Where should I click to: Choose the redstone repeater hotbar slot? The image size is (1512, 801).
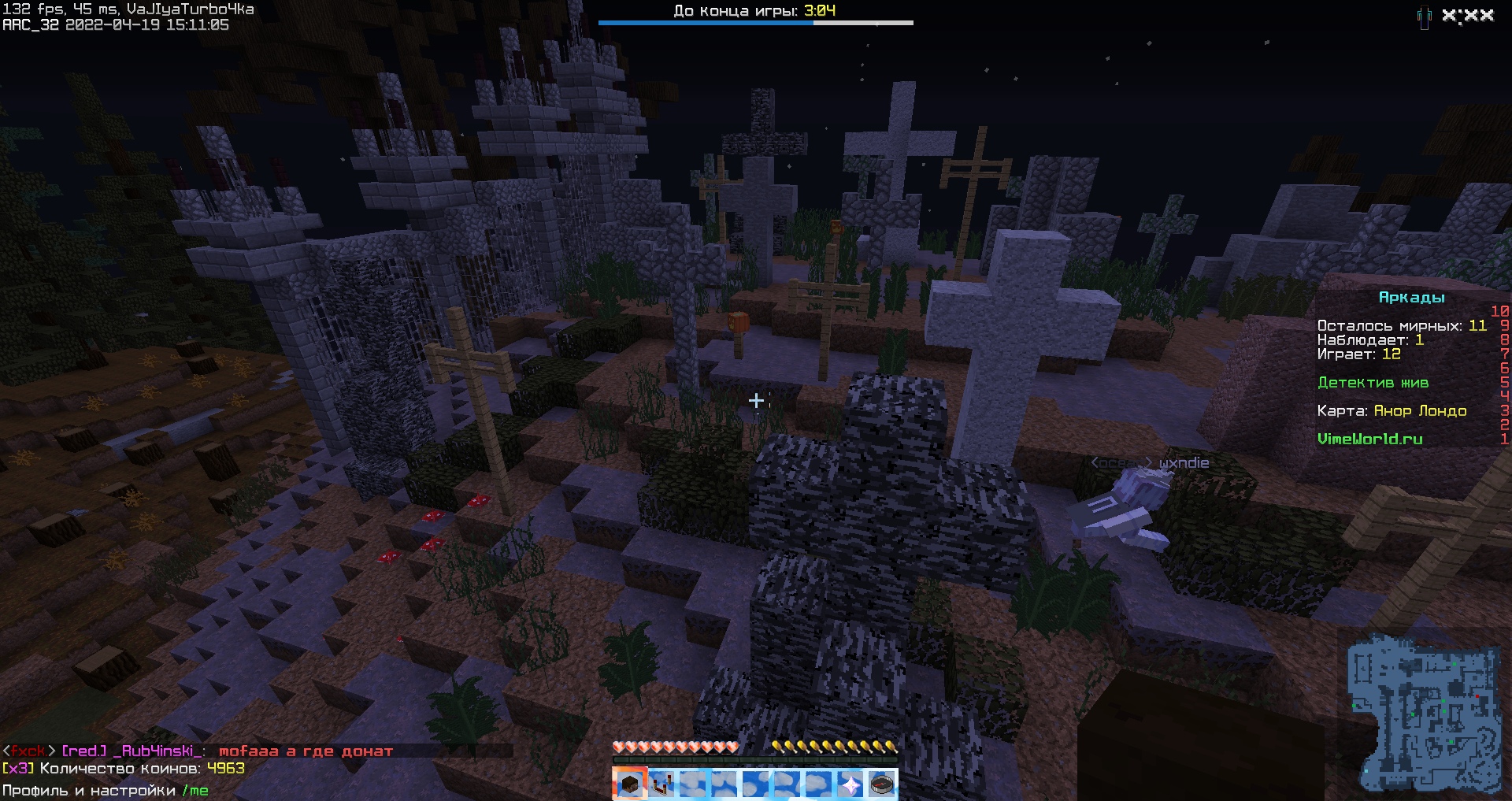click(661, 784)
